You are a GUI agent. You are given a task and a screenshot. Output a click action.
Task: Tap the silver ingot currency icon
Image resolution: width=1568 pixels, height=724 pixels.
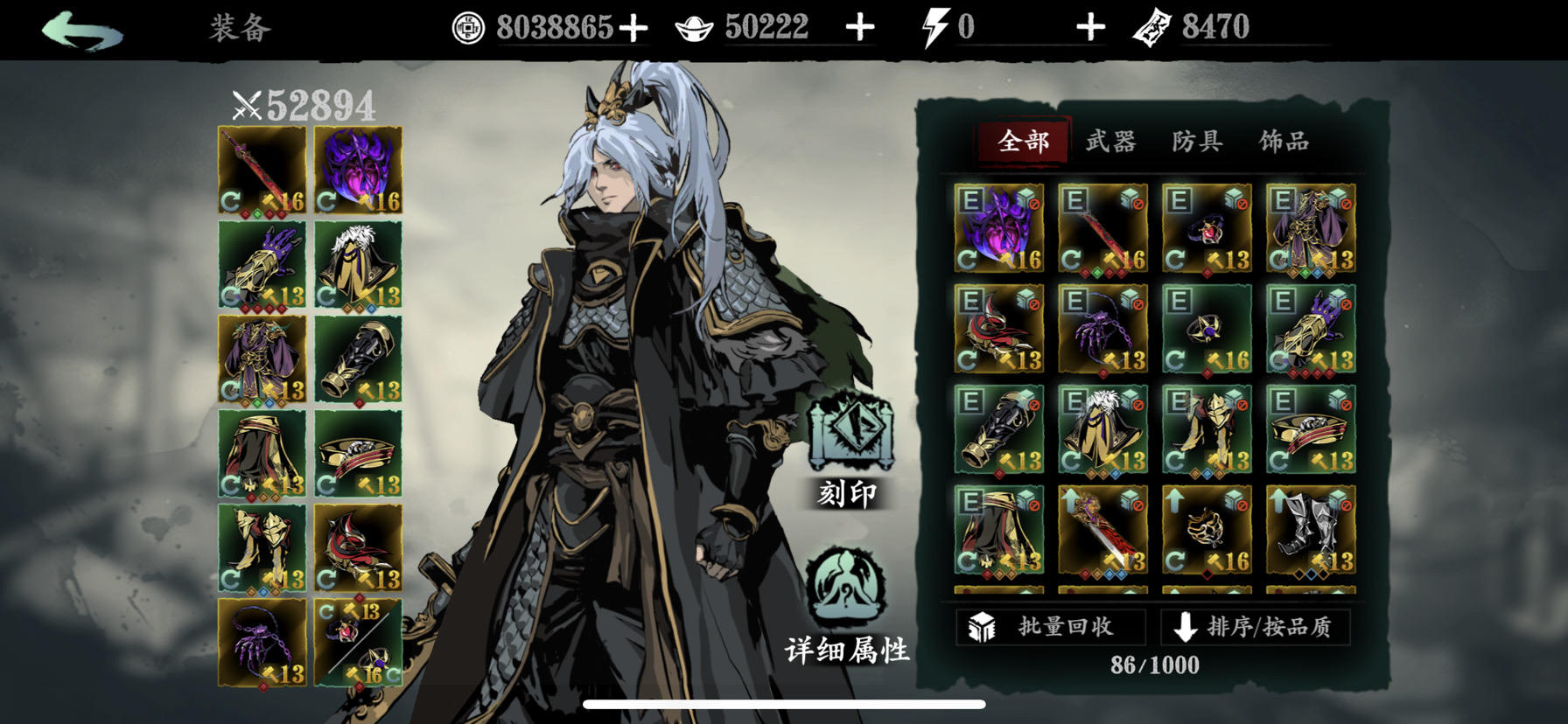(x=695, y=26)
